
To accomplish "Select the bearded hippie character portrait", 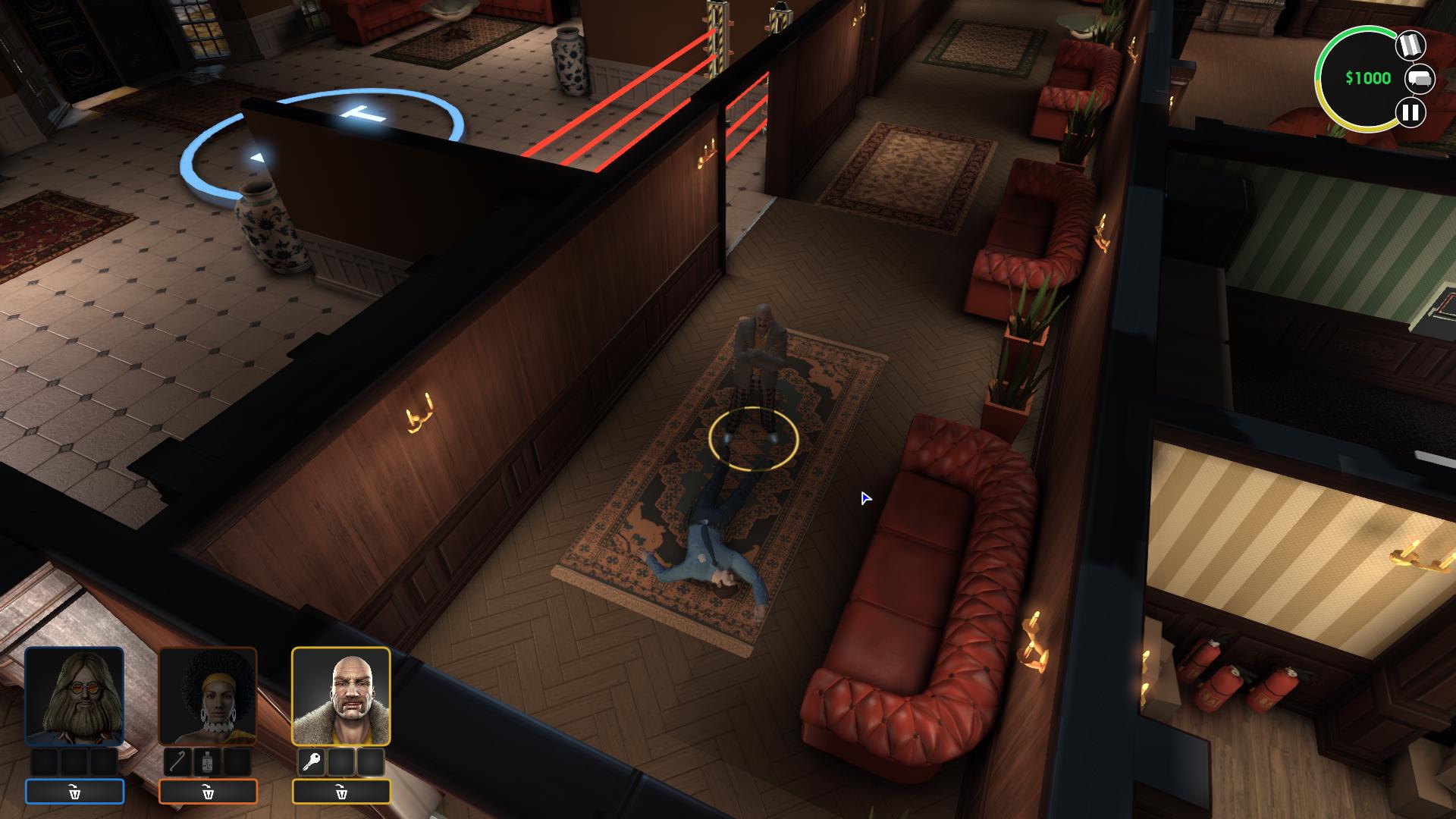I will (x=74, y=696).
